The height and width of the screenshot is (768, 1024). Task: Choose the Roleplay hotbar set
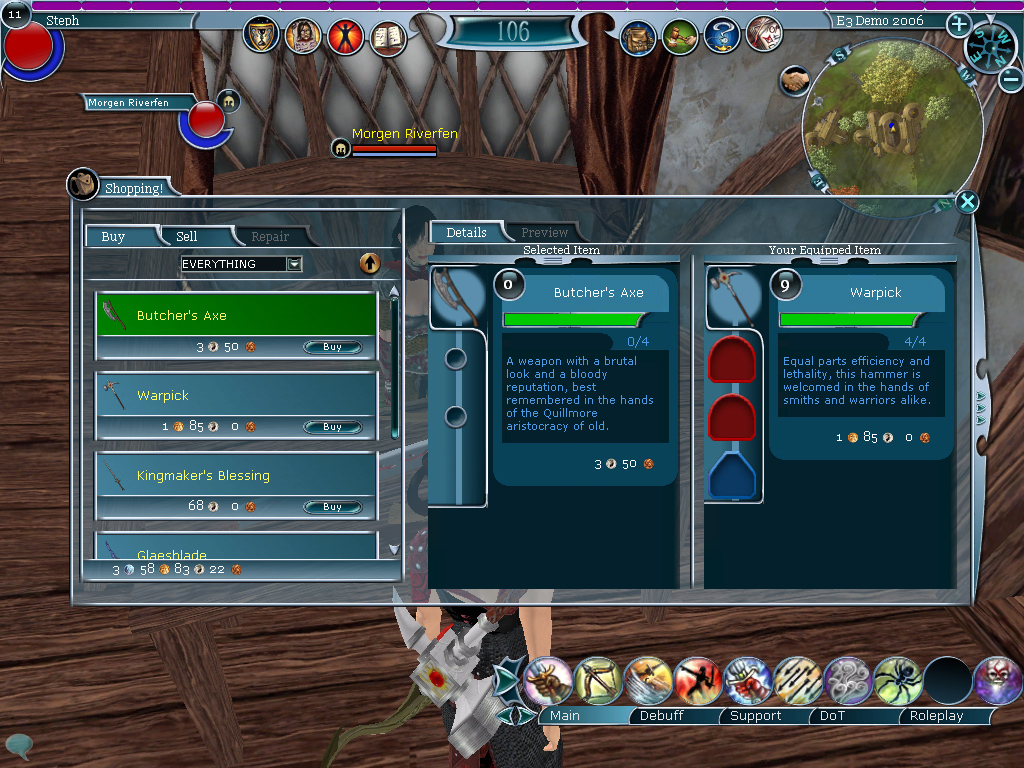tap(936, 716)
